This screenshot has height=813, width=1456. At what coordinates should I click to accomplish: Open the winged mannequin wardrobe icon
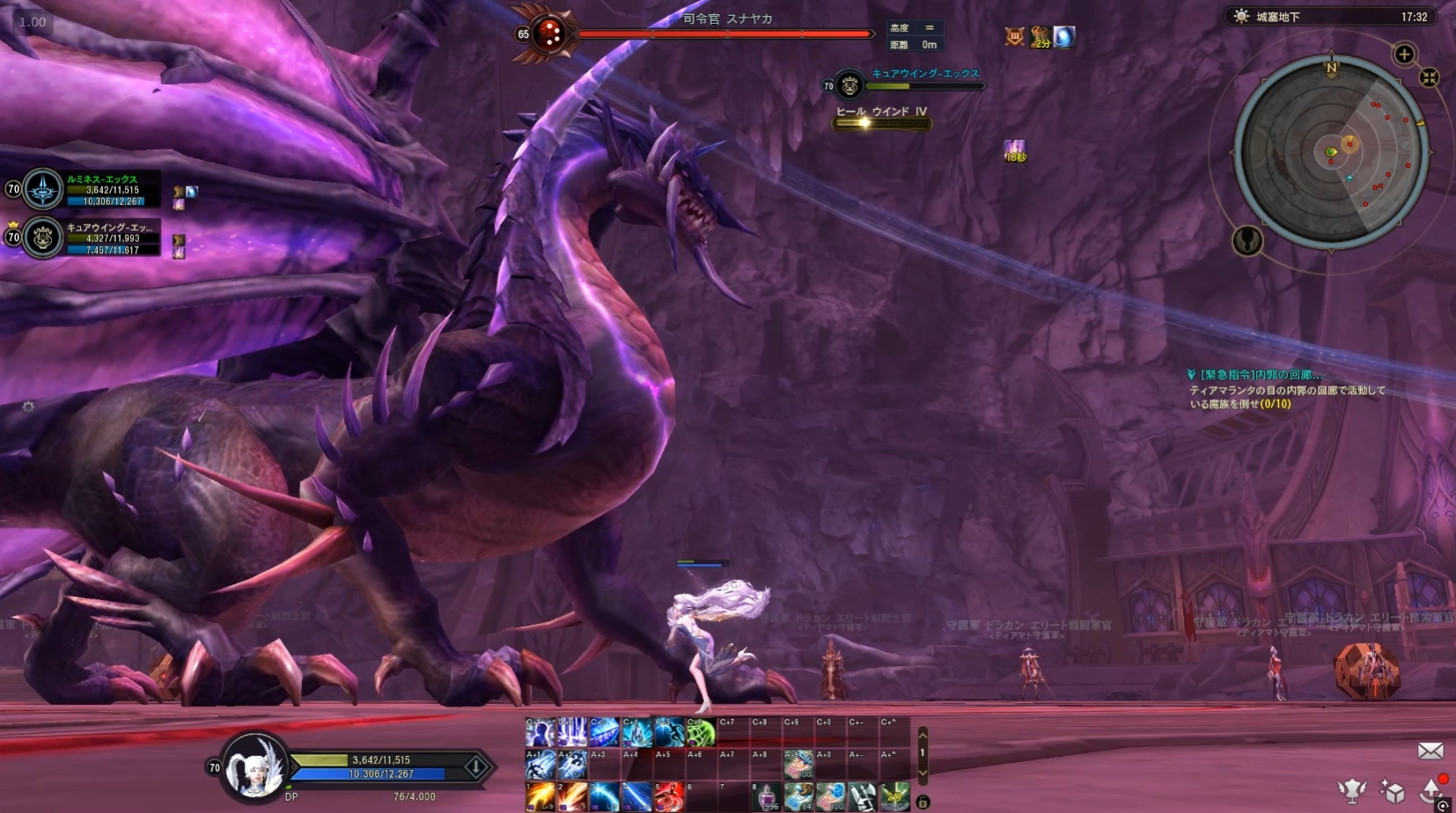[1351, 790]
